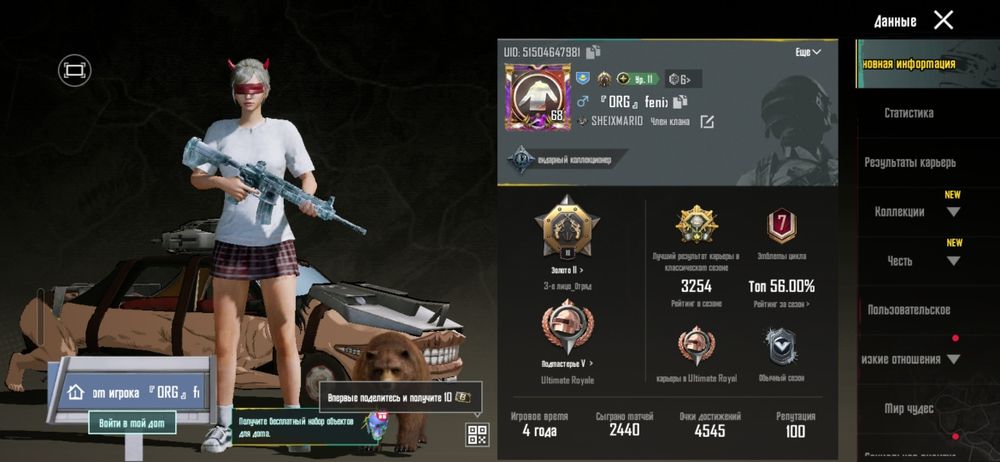
Task: Open the cycle emblems badge
Action: click(781, 224)
